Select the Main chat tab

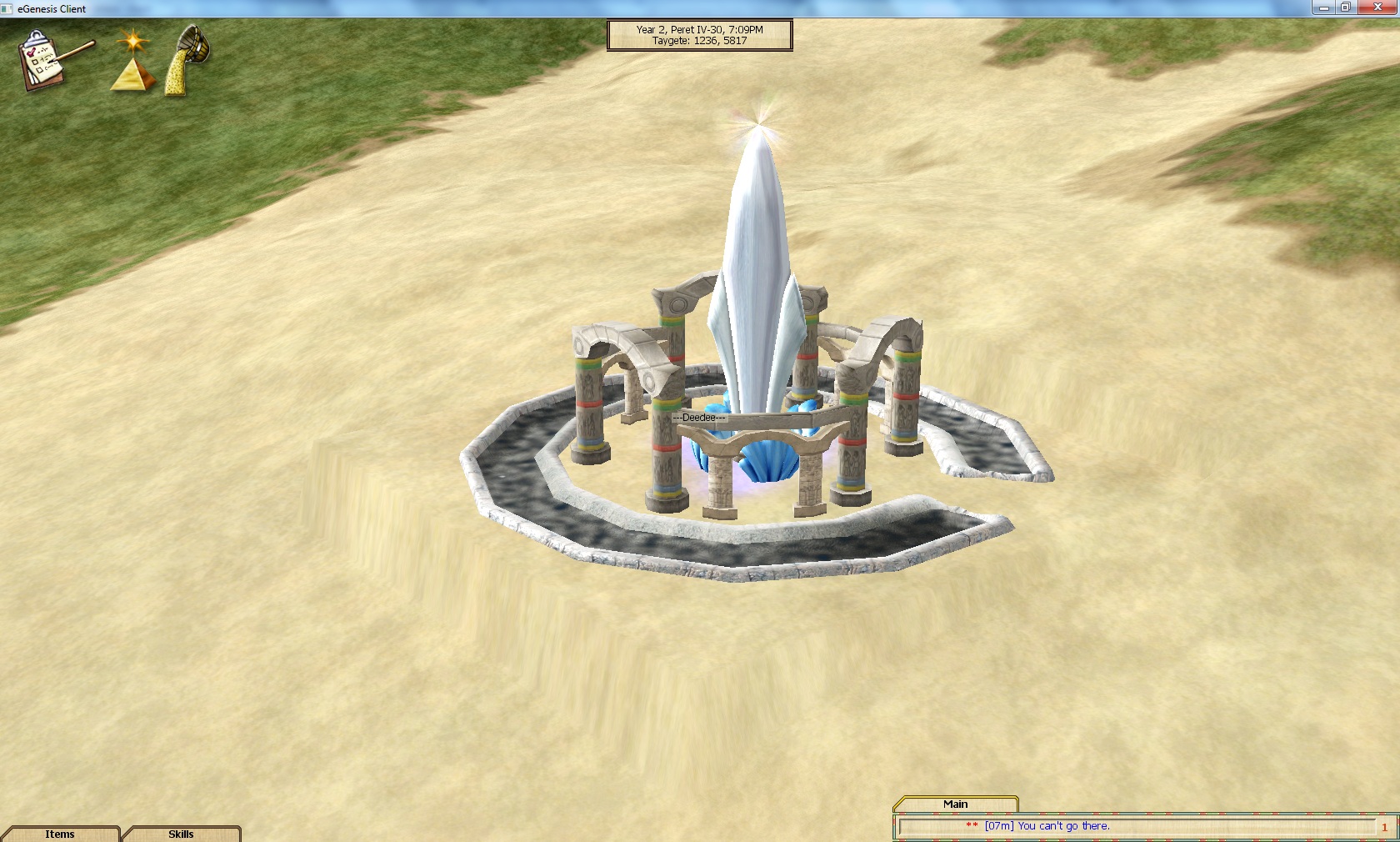[955, 804]
